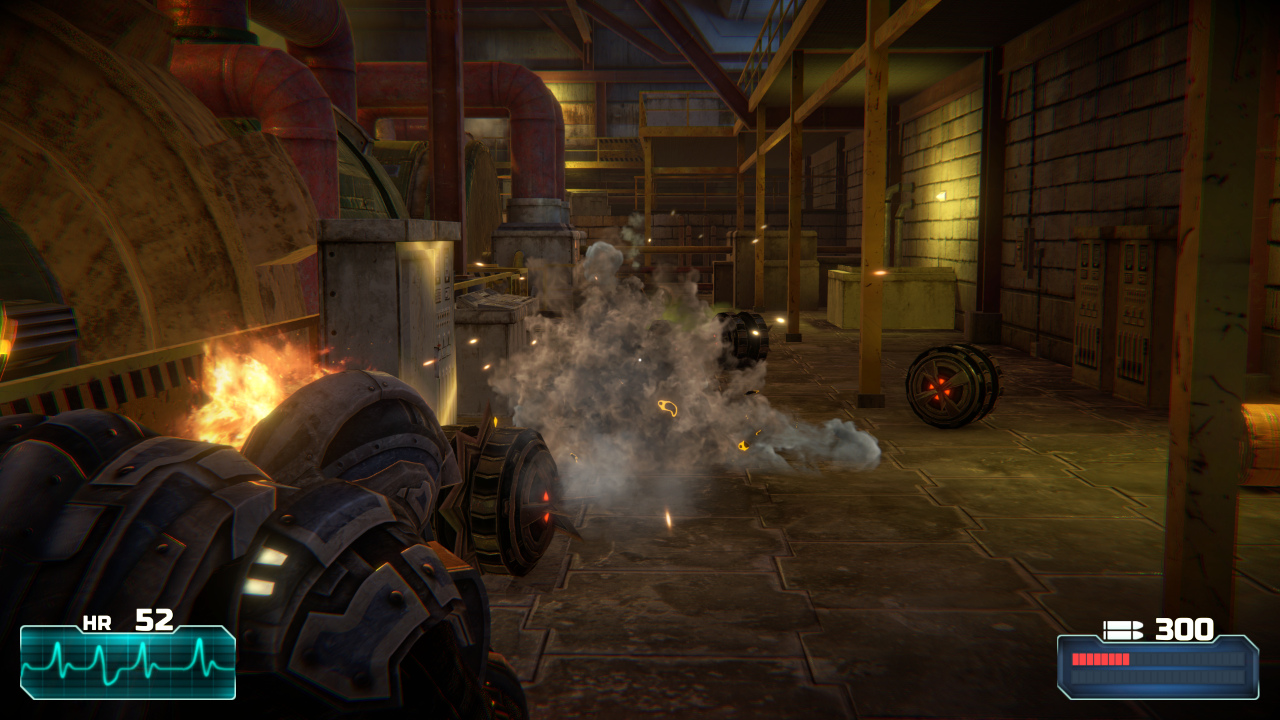Click the red cross sensor on the distant wheel robot
Screen dimensions: 1280x720
[x=941, y=390]
